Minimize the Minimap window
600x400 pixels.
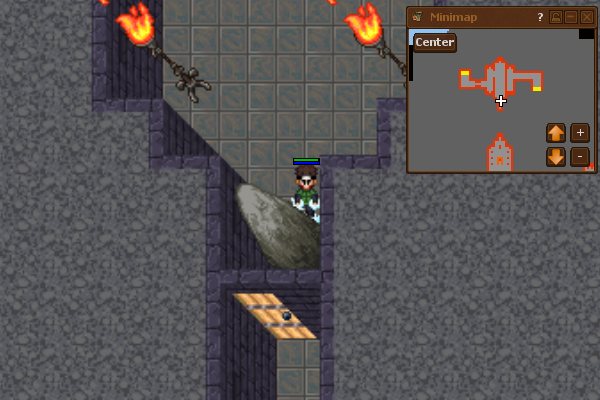click(x=570, y=17)
